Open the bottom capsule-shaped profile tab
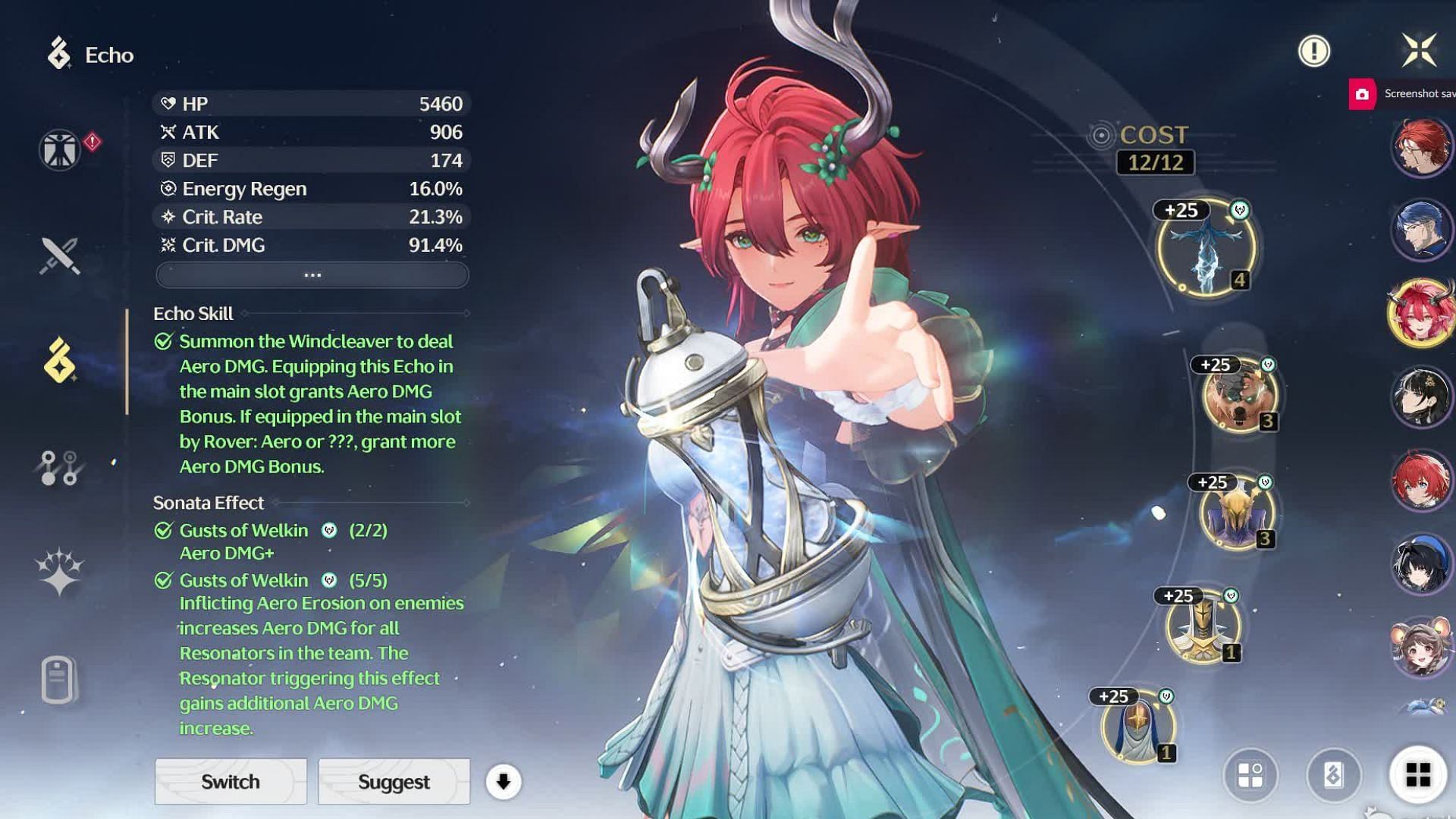 click(x=59, y=679)
